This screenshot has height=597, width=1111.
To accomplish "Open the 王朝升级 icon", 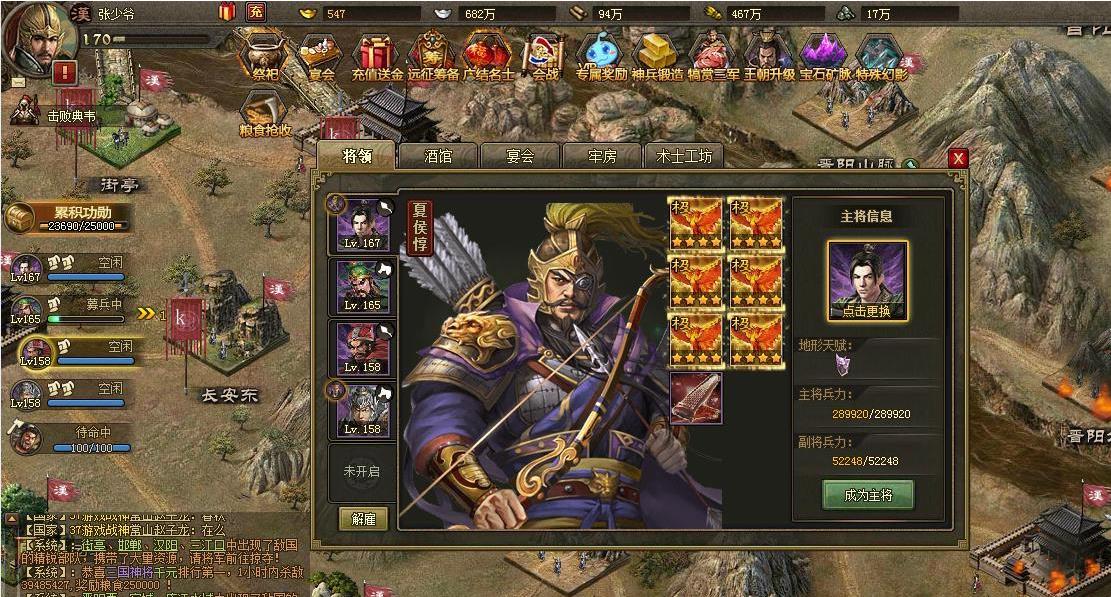I will pos(768,55).
